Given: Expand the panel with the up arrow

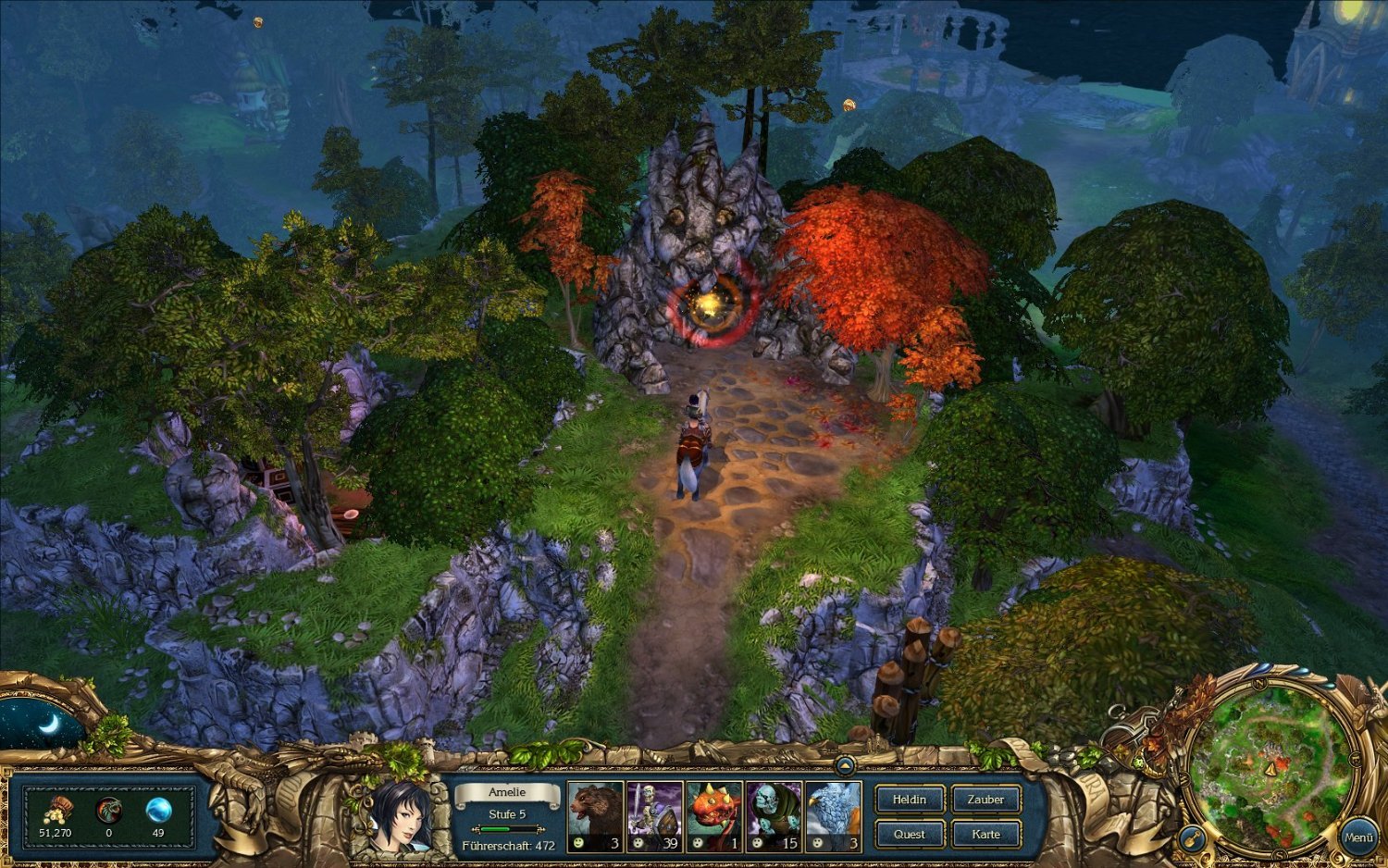Looking at the screenshot, I should coord(844,765).
